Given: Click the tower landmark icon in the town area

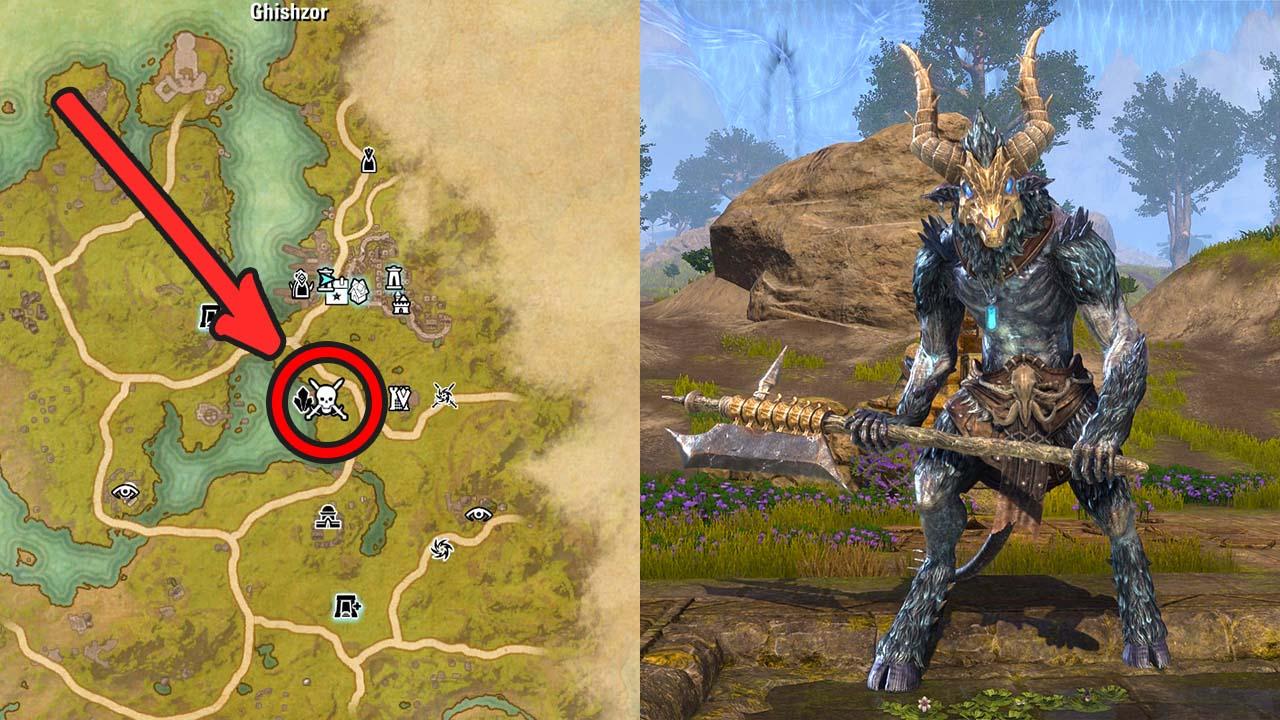Looking at the screenshot, I should click(x=393, y=278).
